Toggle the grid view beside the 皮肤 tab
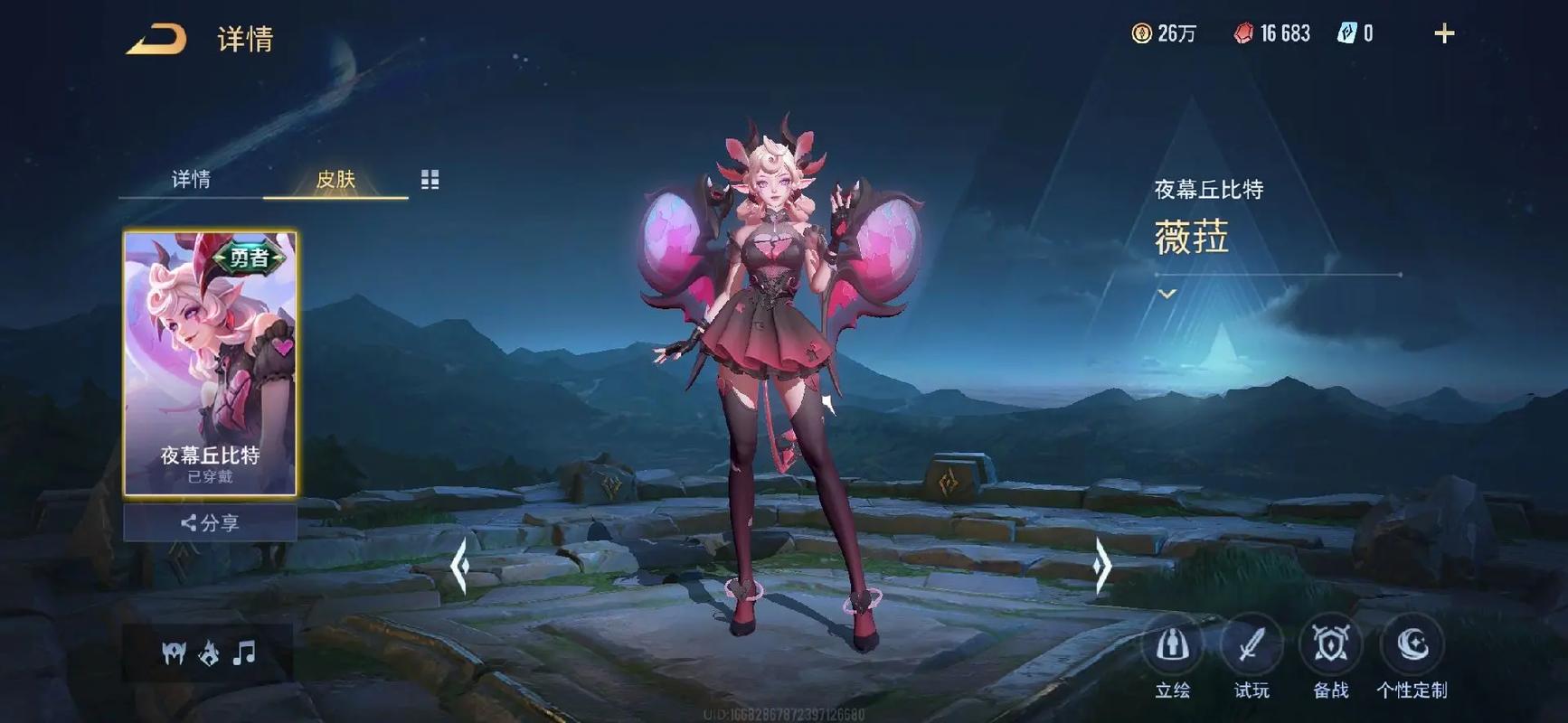Image resolution: width=1568 pixels, height=723 pixels. tap(430, 179)
